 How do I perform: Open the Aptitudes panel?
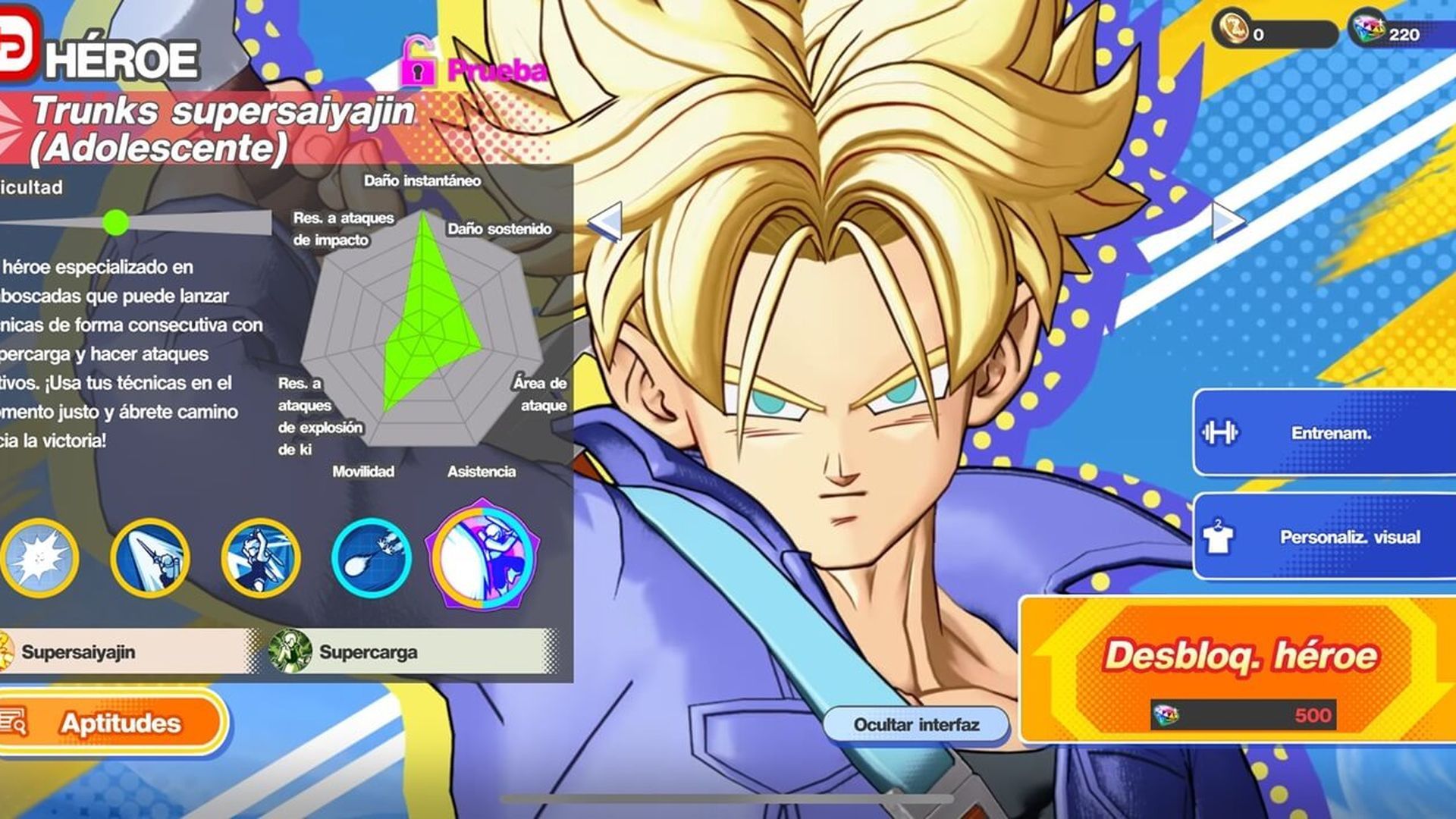(111, 724)
